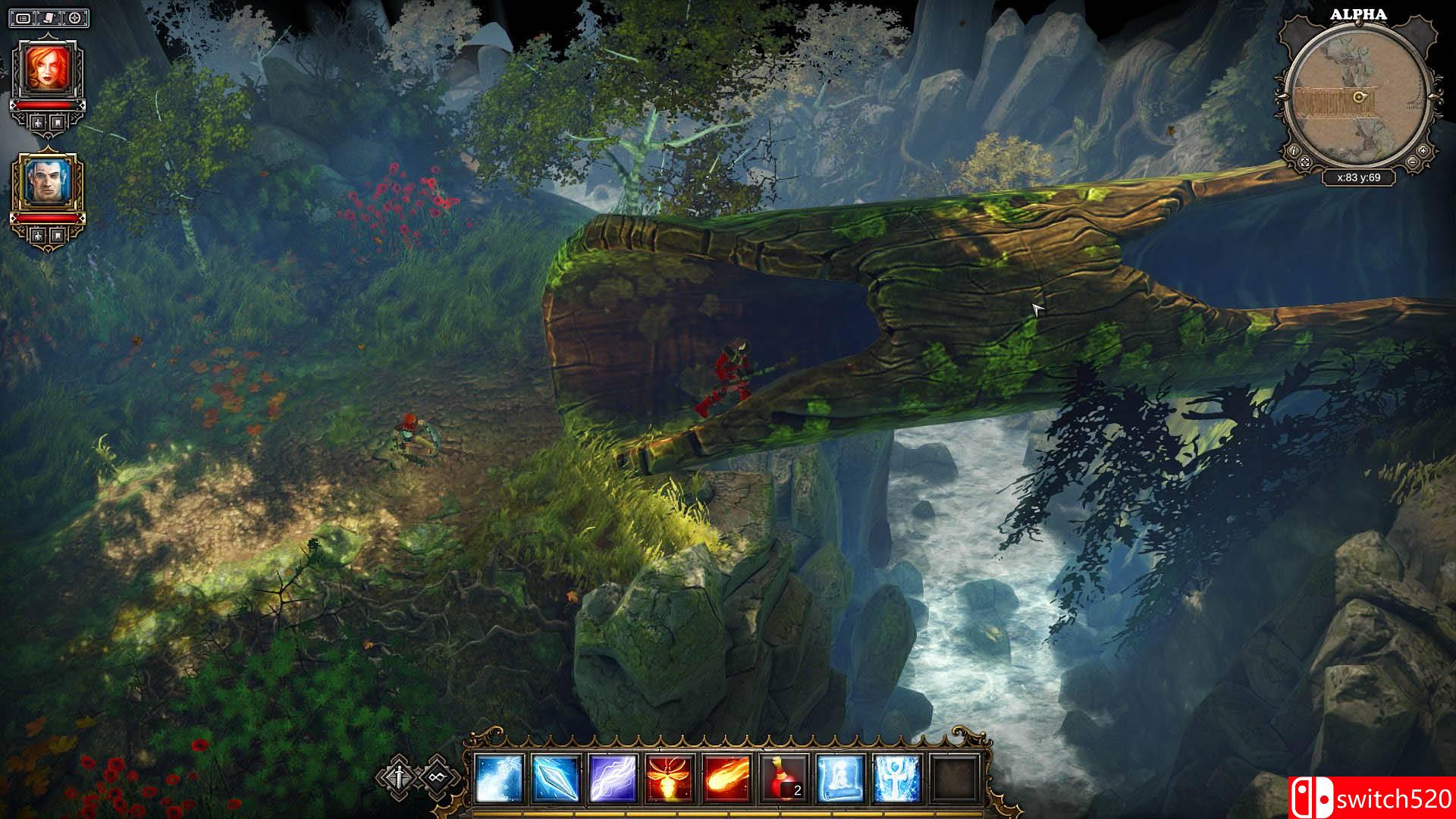
Task: Toggle weapon mode with the sword icon beside the hotbar
Action: 398,778
